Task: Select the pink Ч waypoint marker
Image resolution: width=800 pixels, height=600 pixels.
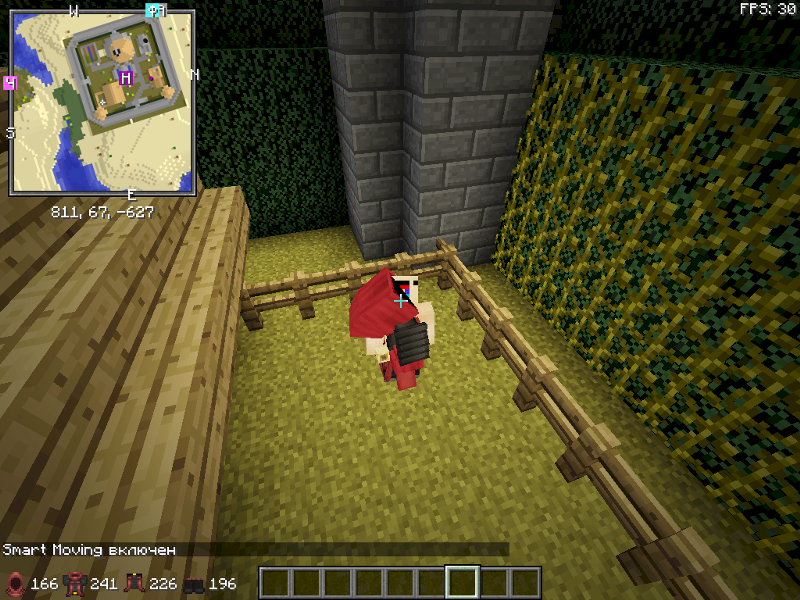Action: pyautogui.click(x=10, y=82)
